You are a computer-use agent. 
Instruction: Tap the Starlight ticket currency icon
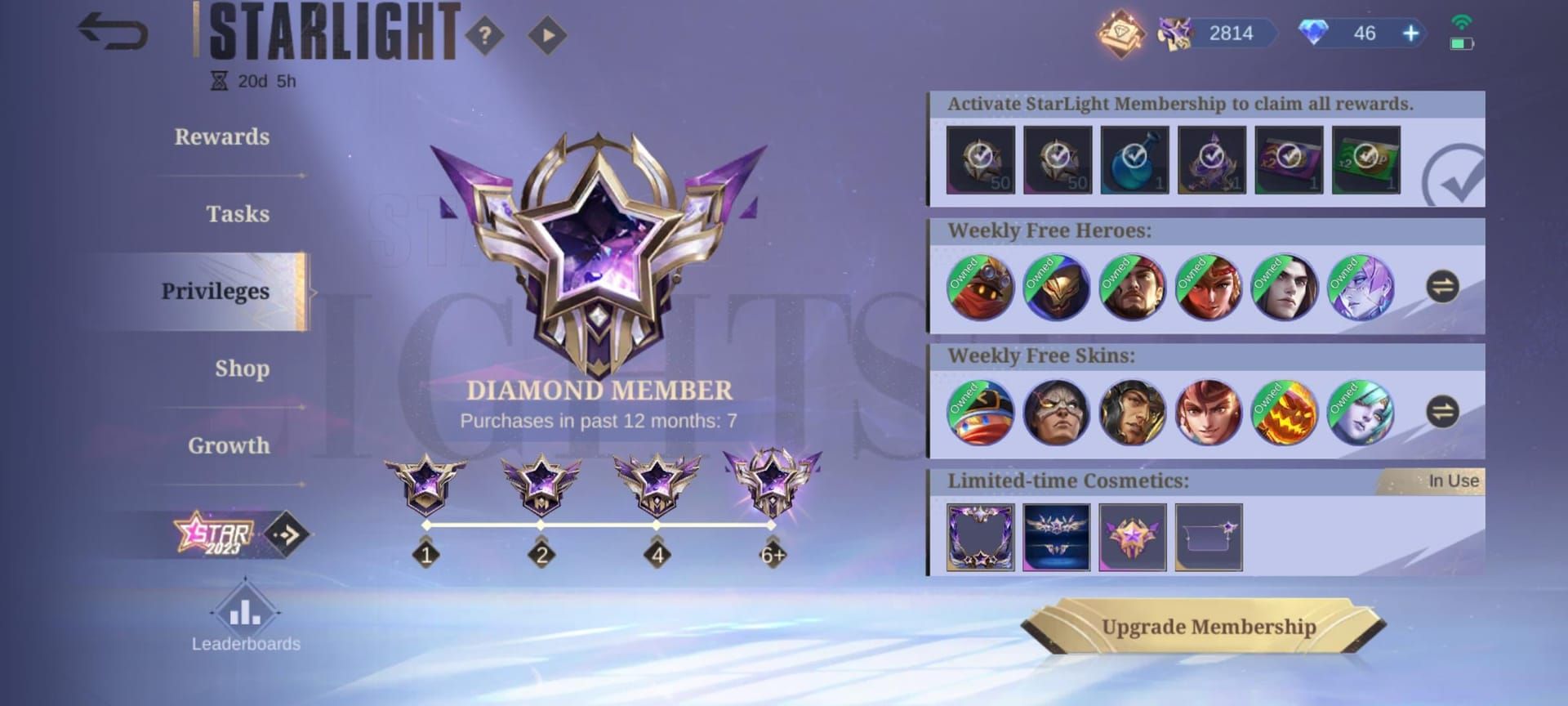click(1174, 34)
